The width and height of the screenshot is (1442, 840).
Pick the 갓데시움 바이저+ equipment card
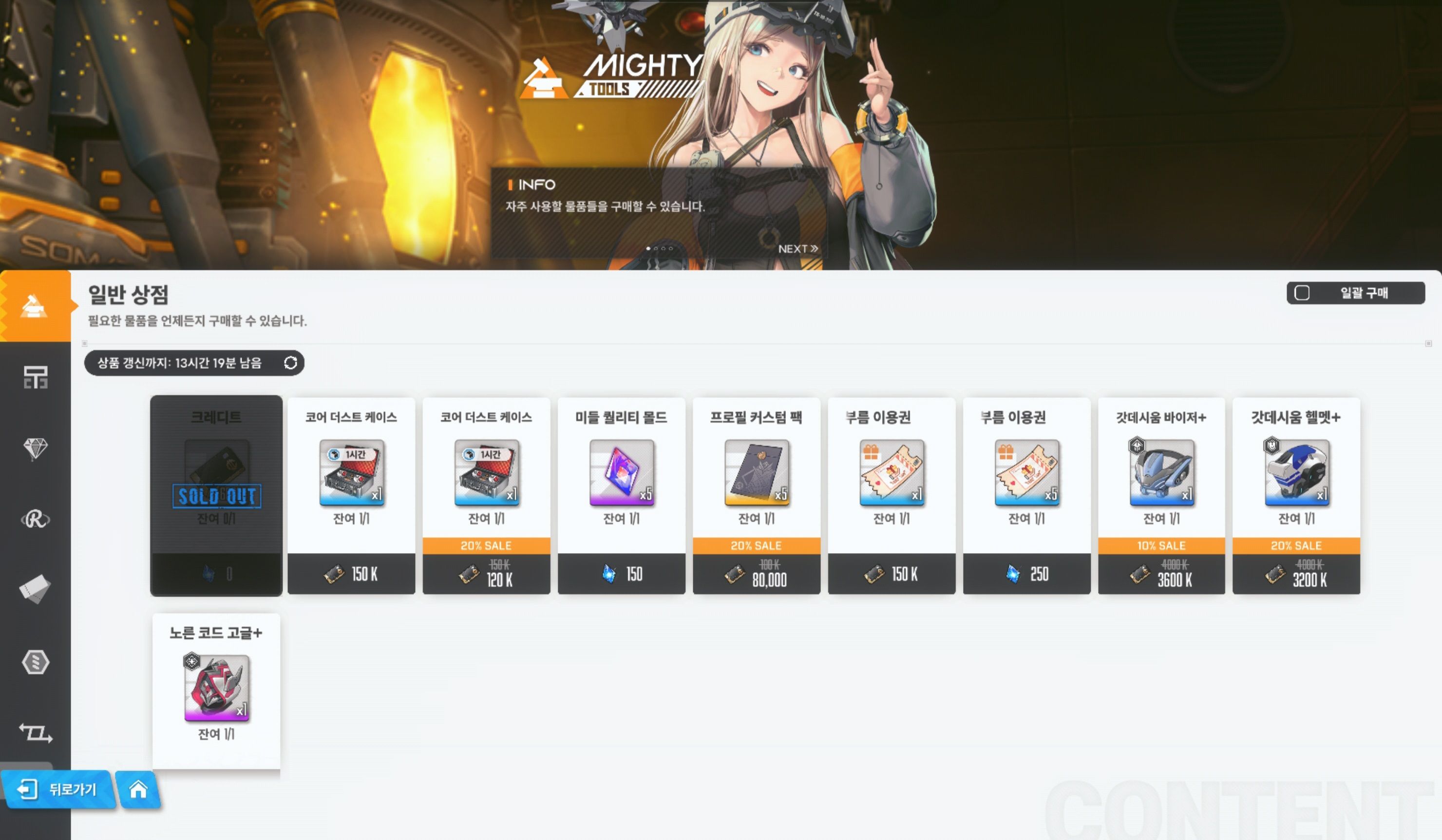pyautogui.click(x=1161, y=495)
